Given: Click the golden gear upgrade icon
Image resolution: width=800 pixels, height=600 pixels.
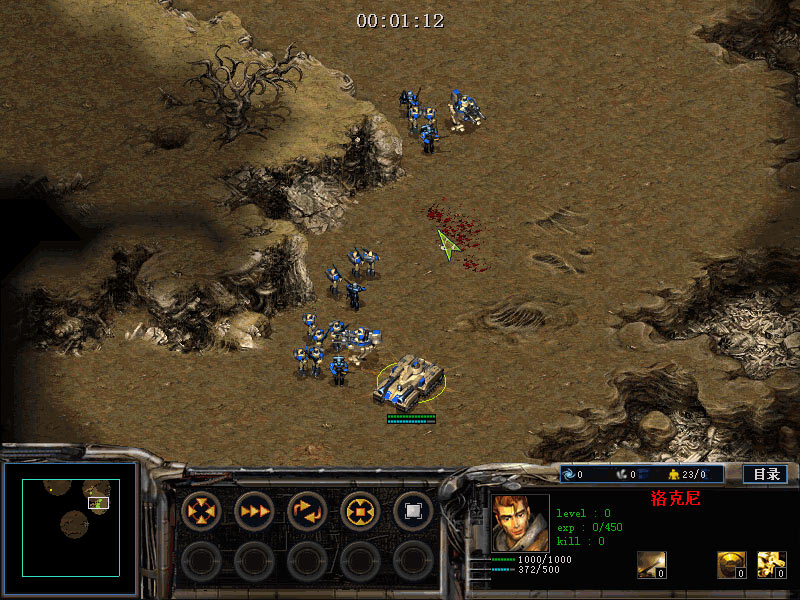Looking at the screenshot, I should coord(771,565).
